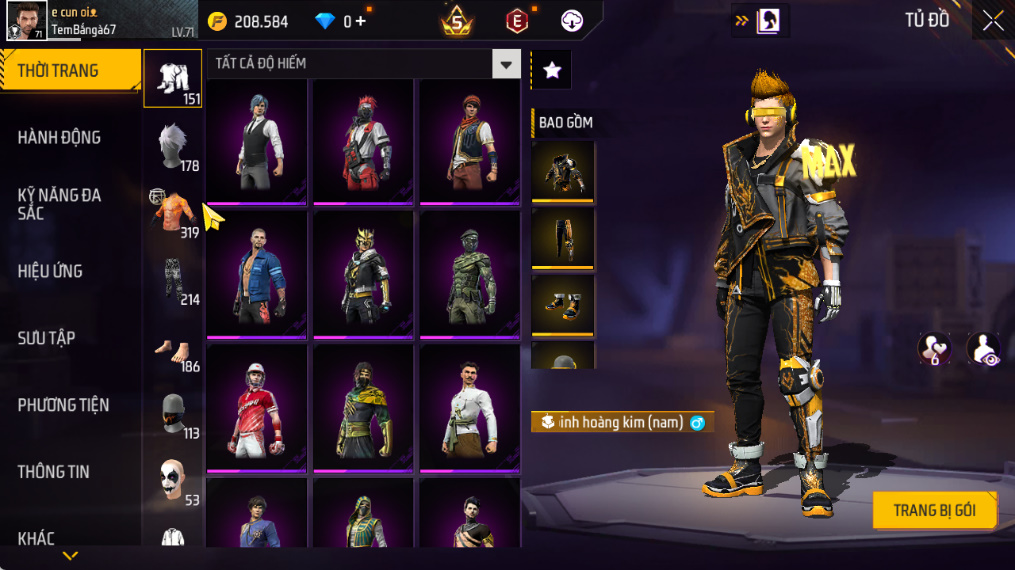Click the Trang Bị Gói equip button
Viewport: 1015px width, 570px height.
click(934, 510)
